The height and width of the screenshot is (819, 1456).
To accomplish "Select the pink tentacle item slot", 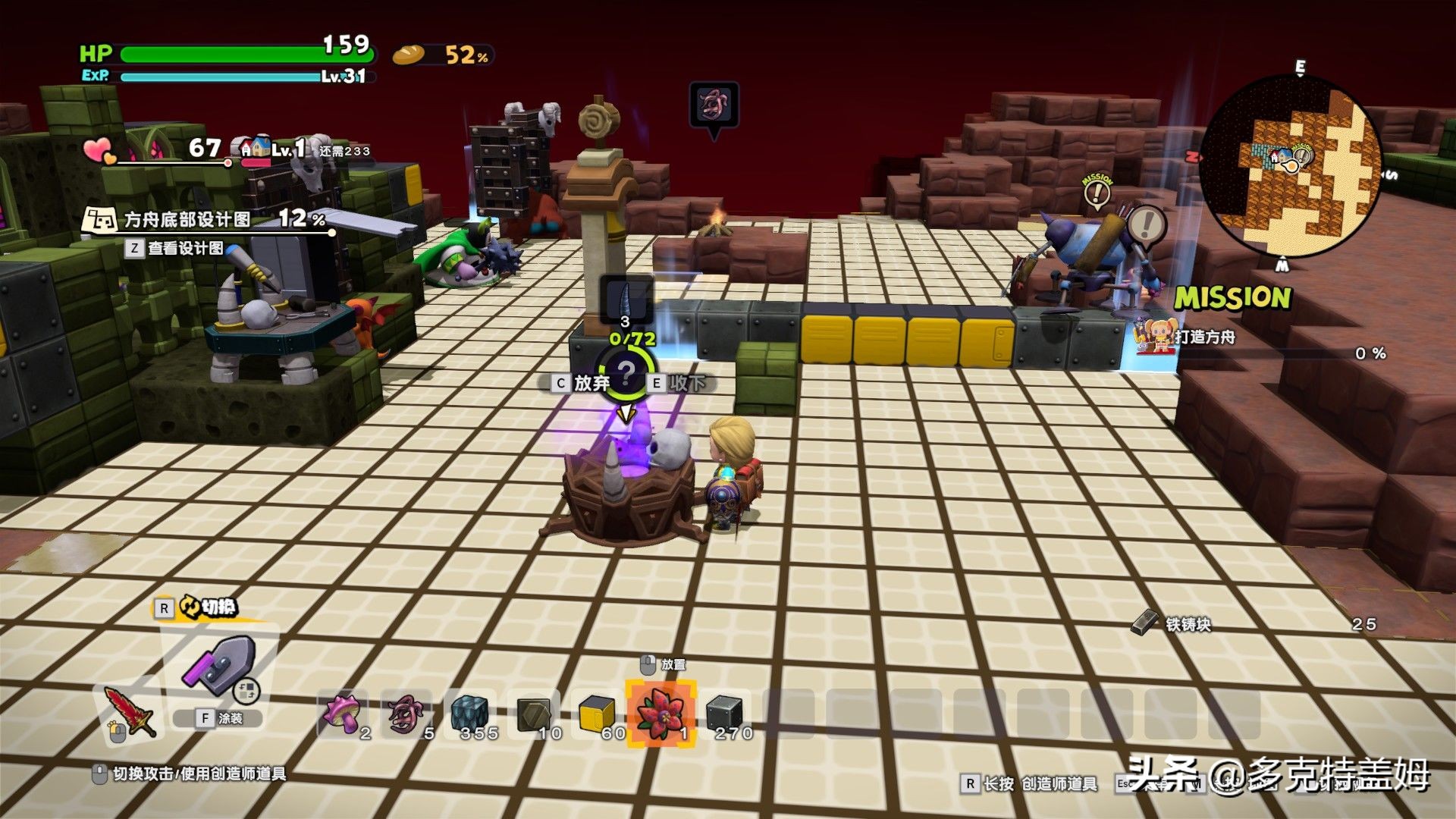I will pos(406,714).
